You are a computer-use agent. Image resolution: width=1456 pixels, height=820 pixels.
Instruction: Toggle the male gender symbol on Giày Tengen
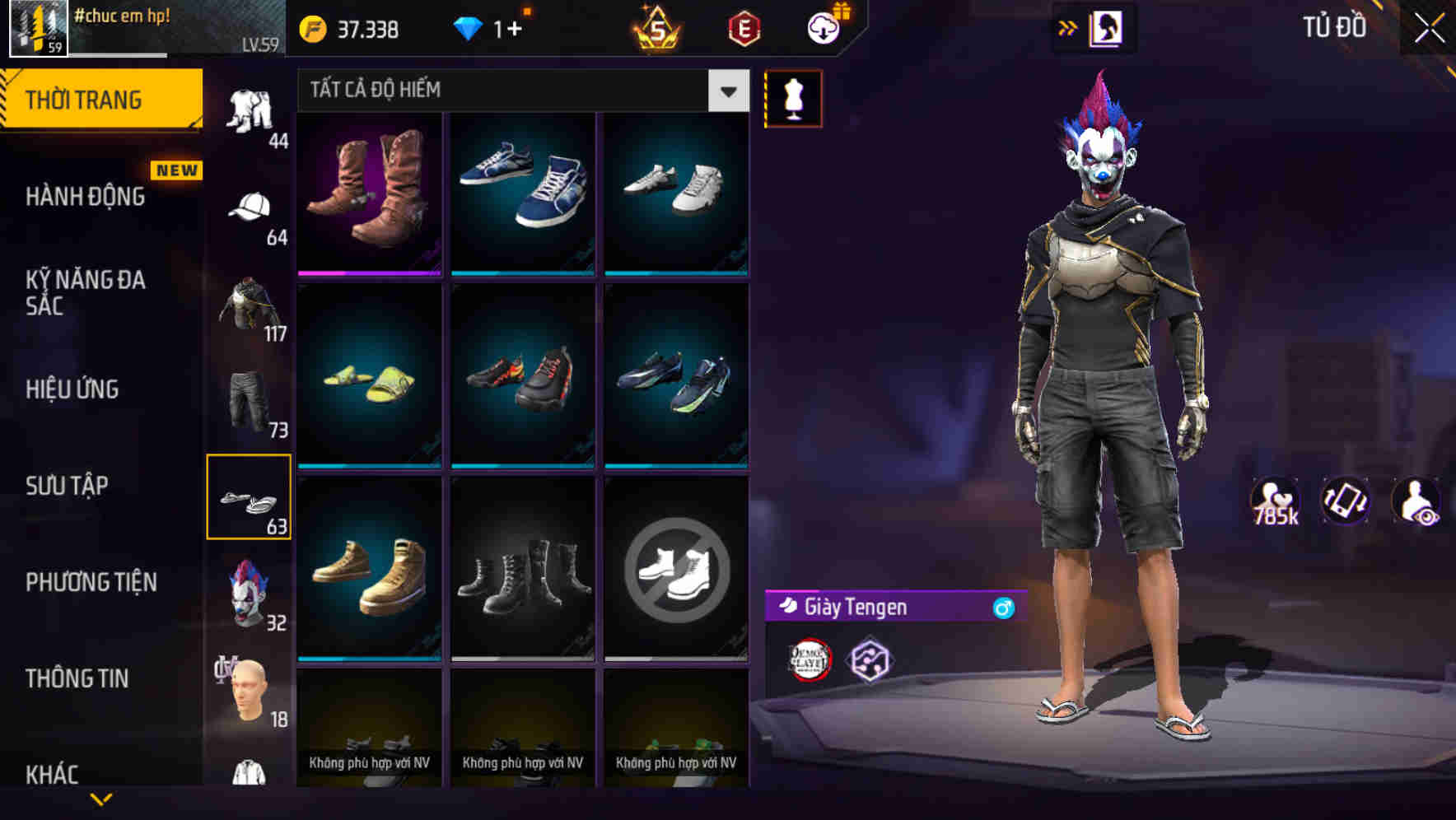(x=1001, y=609)
